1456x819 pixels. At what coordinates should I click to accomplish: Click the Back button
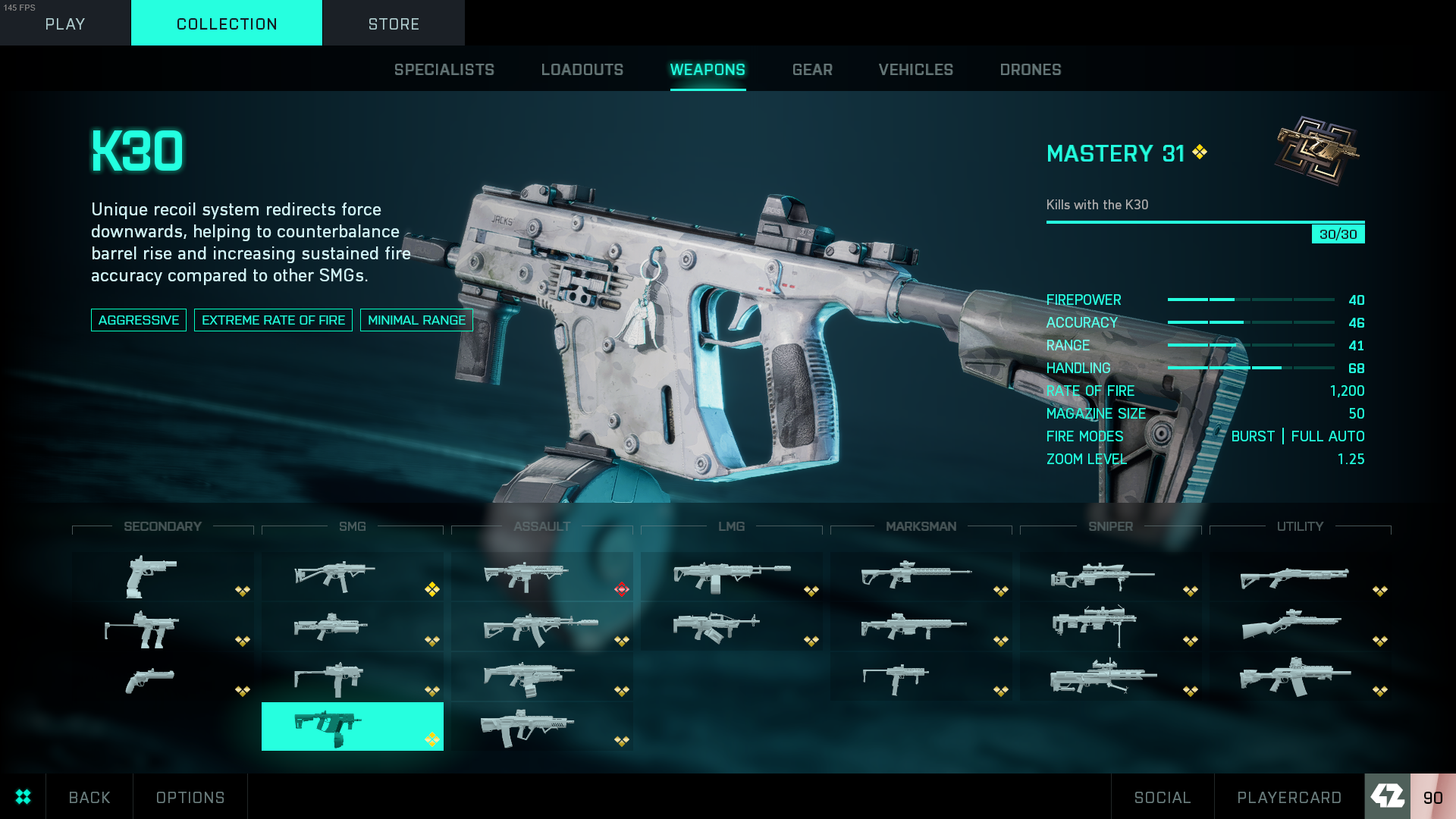(89, 797)
